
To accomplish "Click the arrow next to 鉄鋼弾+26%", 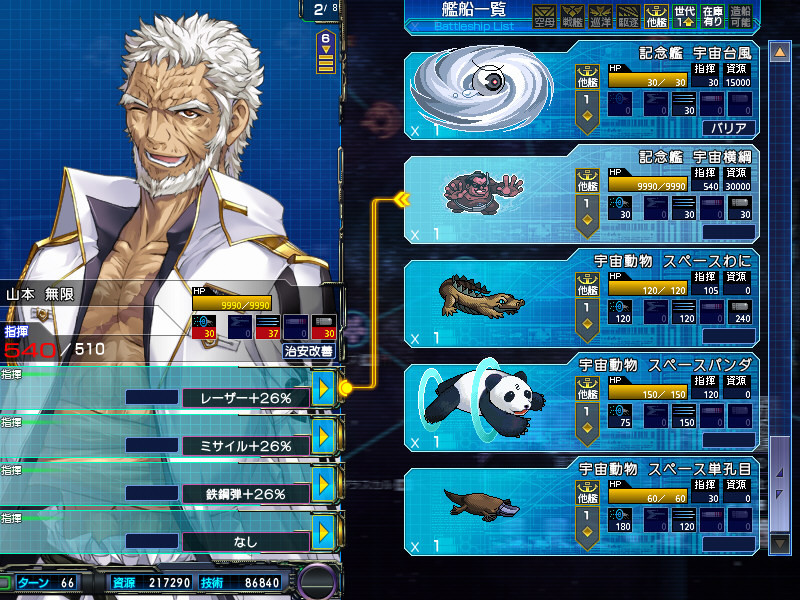I will pos(323,484).
